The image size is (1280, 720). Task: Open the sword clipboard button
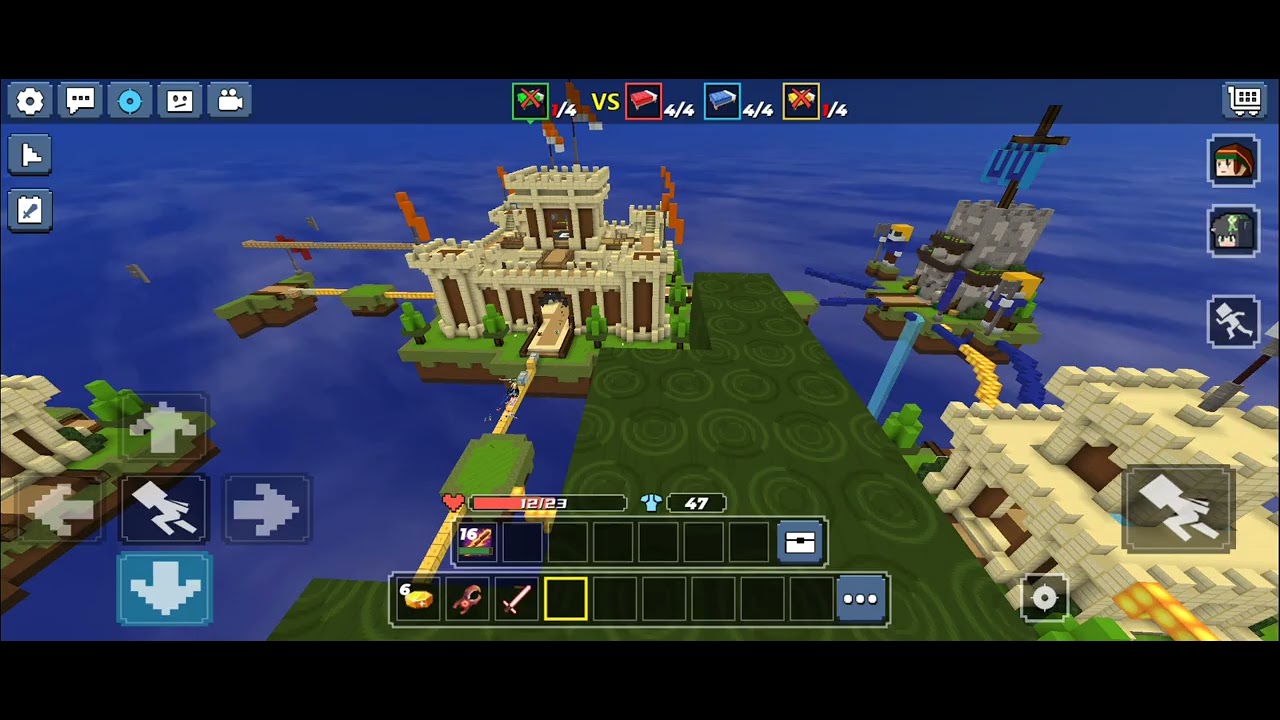tap(30, 210)
